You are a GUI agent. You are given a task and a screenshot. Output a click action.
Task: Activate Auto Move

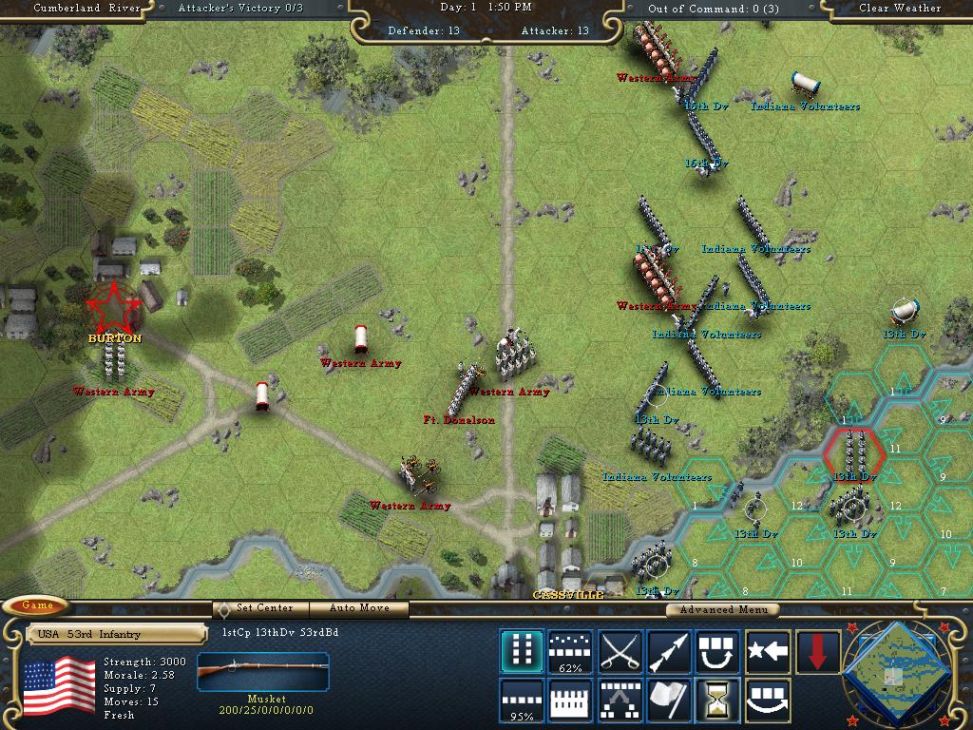[x=360, y=608]
